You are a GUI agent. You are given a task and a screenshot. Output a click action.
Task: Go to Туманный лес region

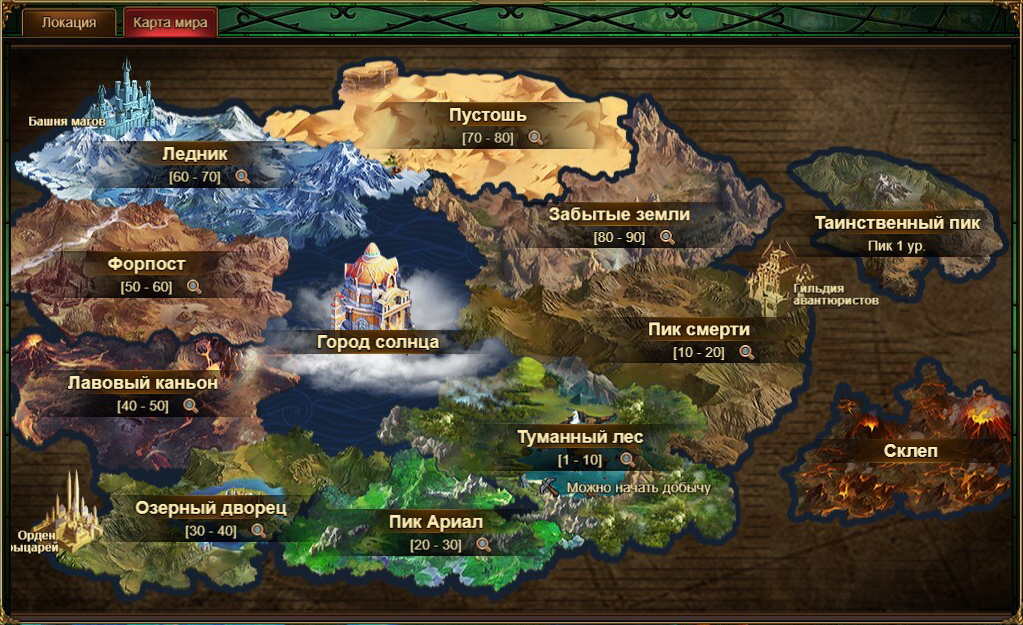point(580,437)
